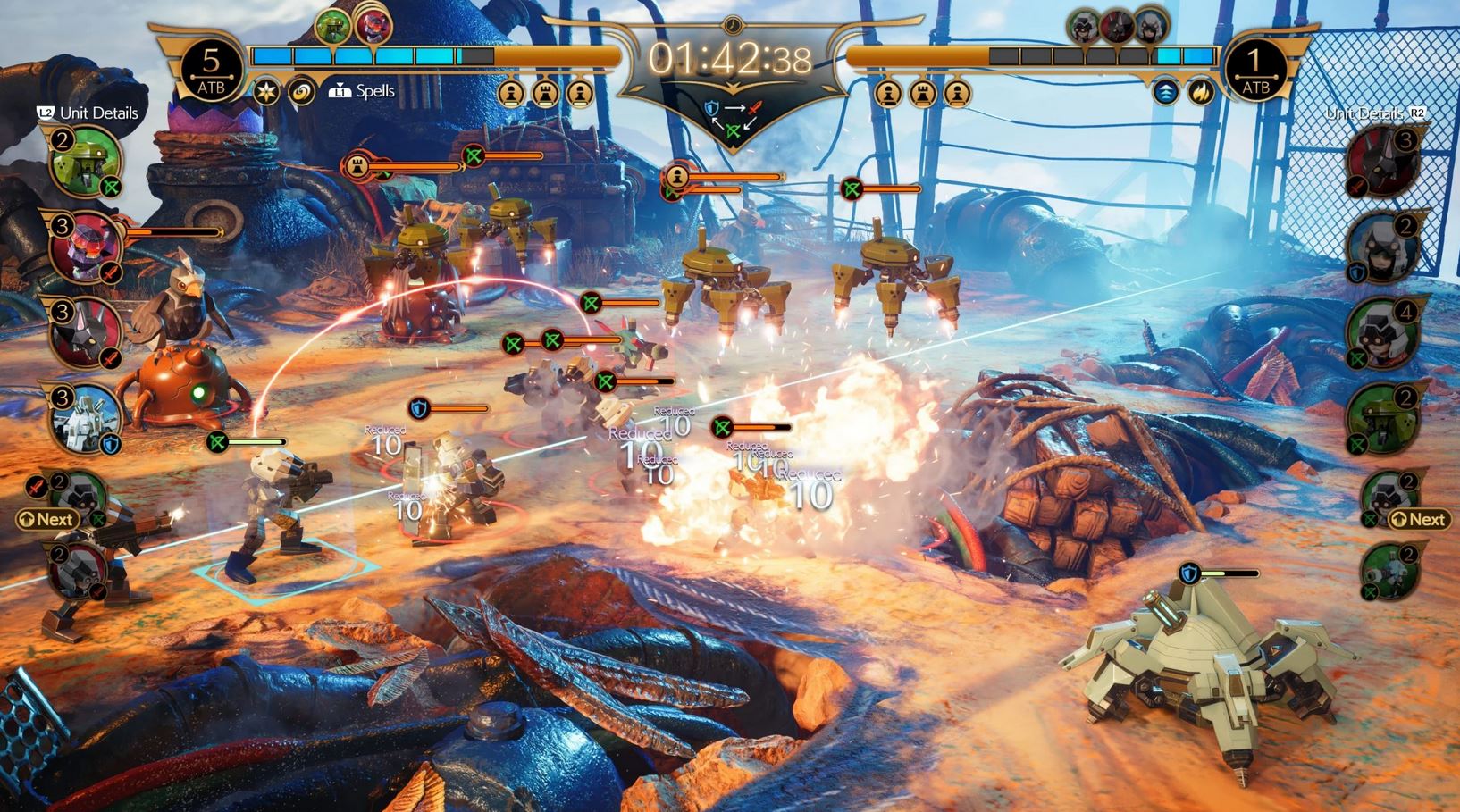This screenshot has height=812, width=1460.
Task: Deploy the red-visored purple robot unit costing 3
Action: coord(83,247)
